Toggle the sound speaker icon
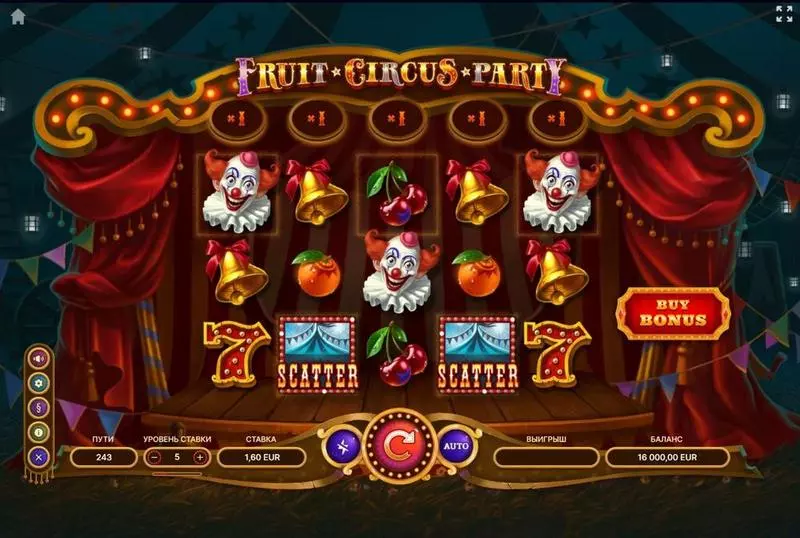The height and width of the screenshot is (538, 800). click(x=40, y=358)
